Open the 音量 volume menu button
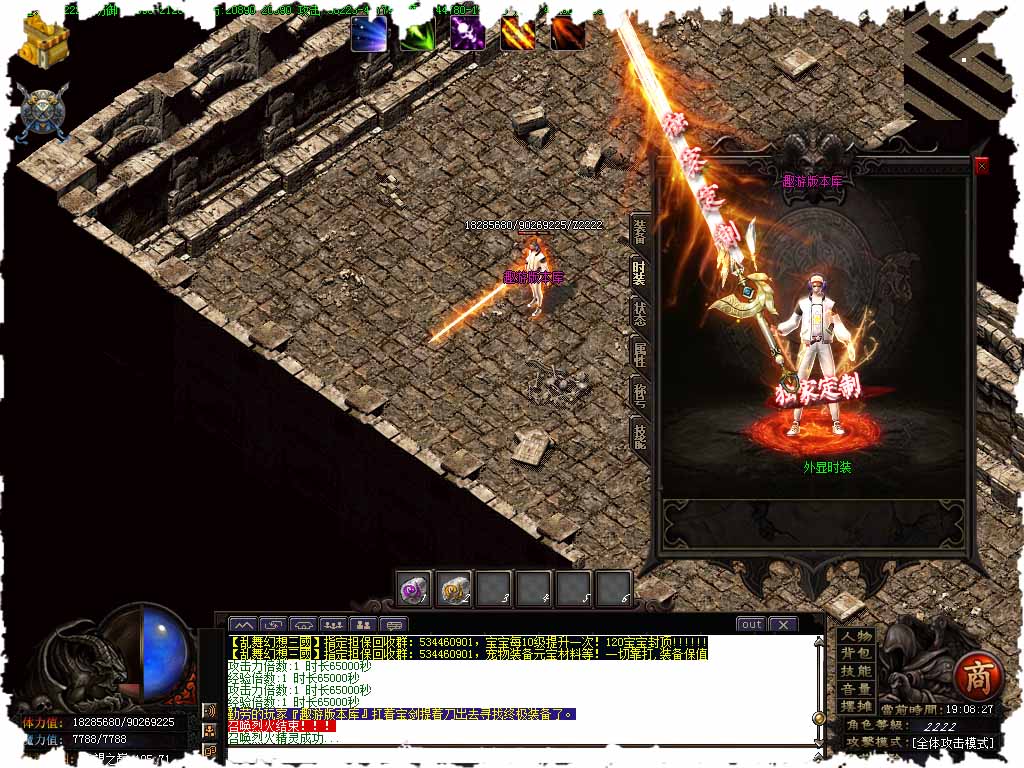 click(856, 689)
